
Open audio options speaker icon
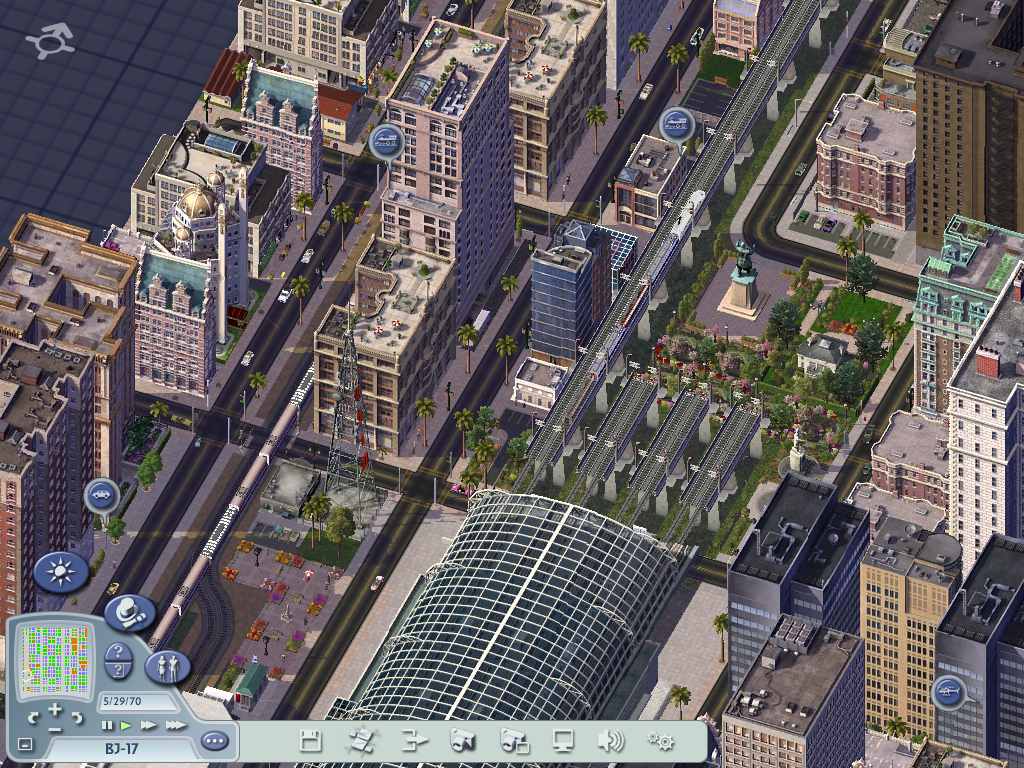point(610,741)
